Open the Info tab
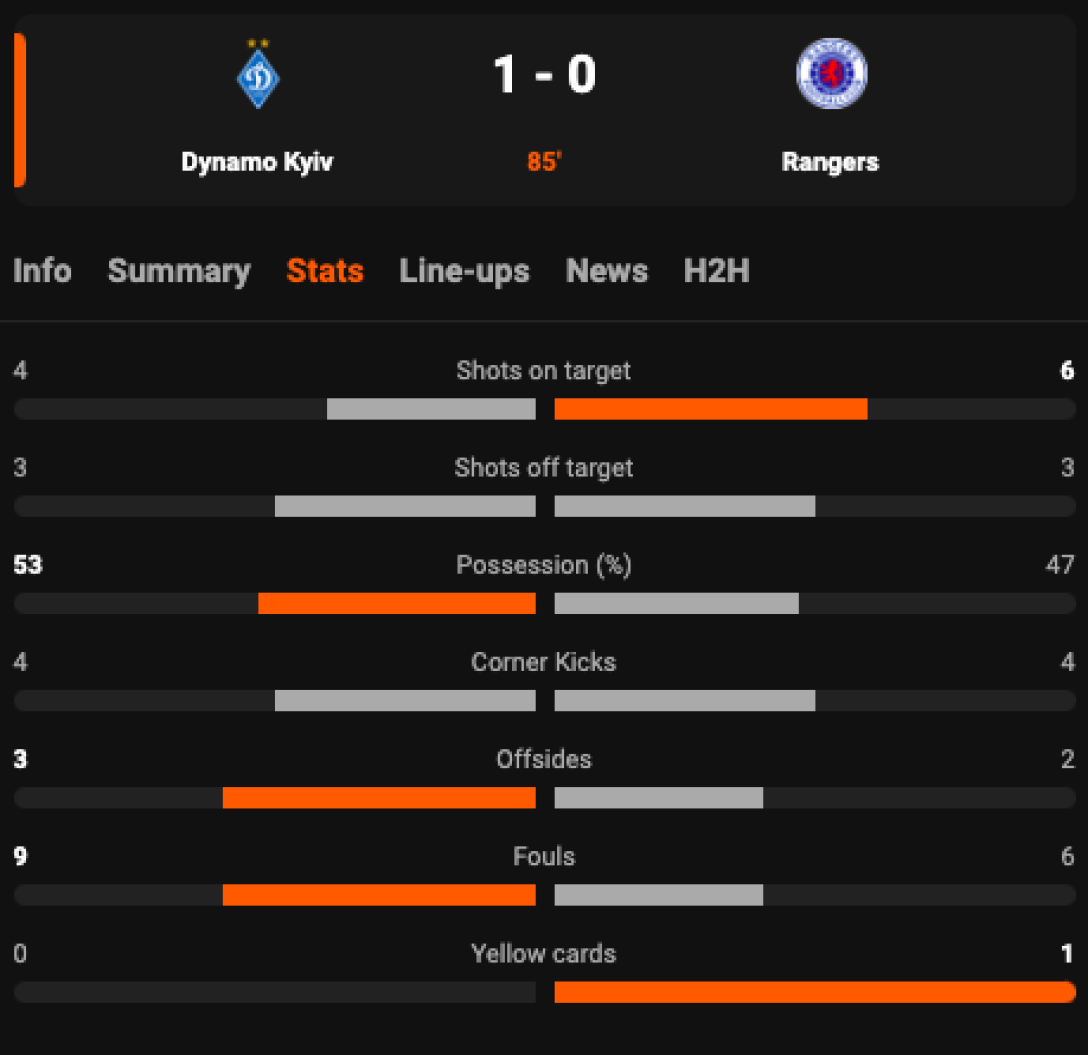The width and height of the screenshot is (1088, 1055). (42, 271)
